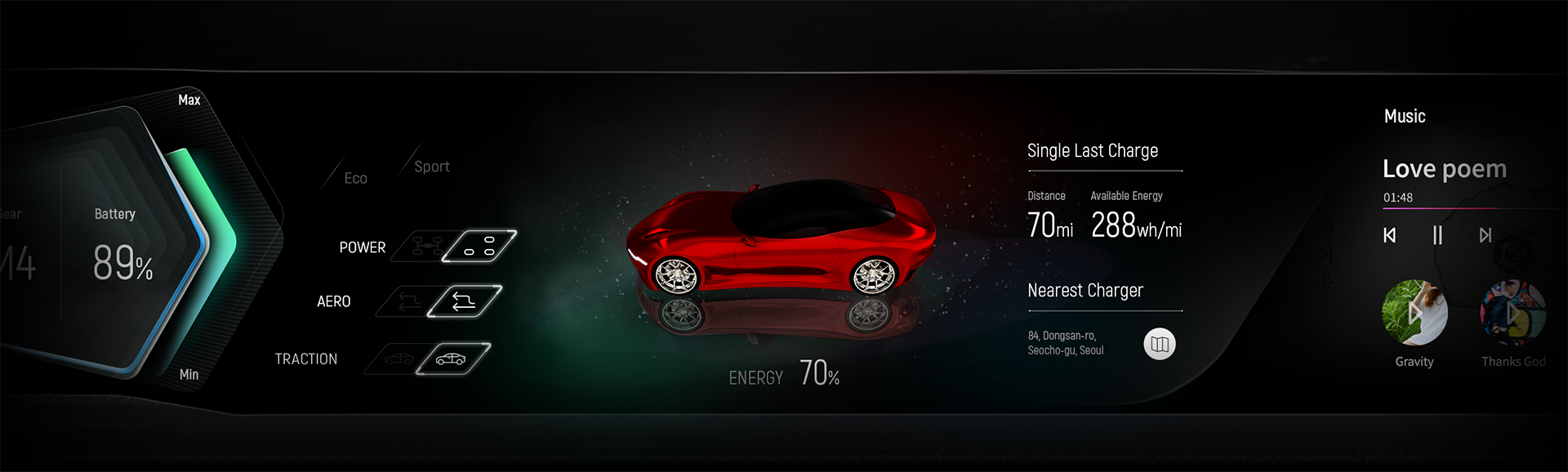Screen dimensions: 1568x472
Task: Select the Sport drive mode
Action: click(431, 167)
